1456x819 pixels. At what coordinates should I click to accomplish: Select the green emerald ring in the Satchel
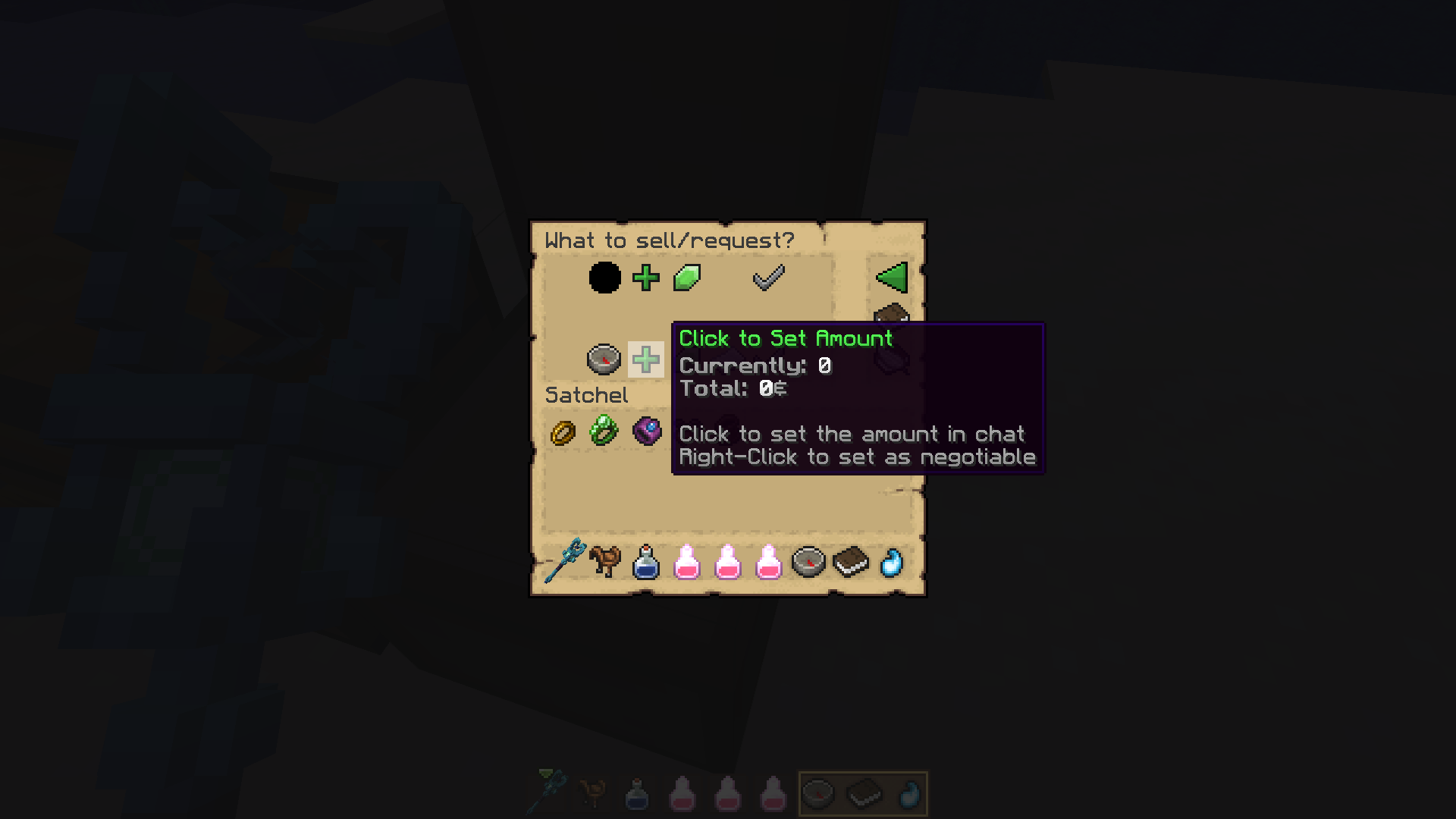tap(604, 432)
